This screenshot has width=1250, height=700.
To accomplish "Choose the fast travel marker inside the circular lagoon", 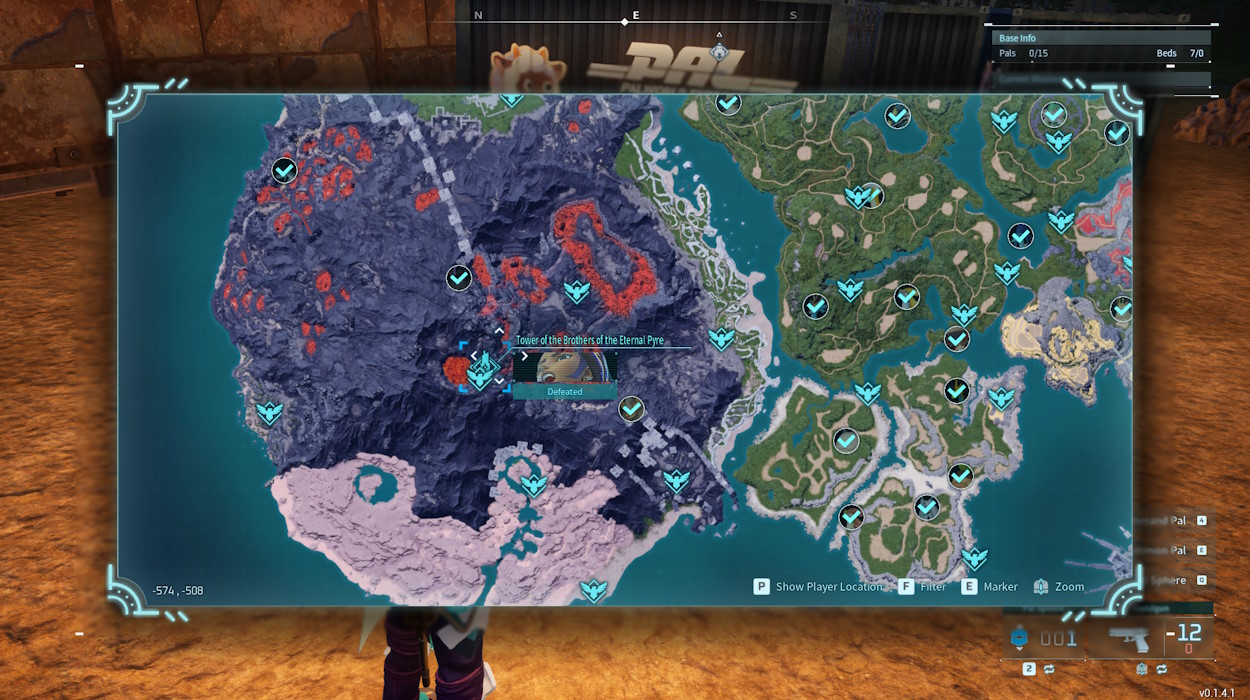I will pyautogui.click(x=533, y=485).
